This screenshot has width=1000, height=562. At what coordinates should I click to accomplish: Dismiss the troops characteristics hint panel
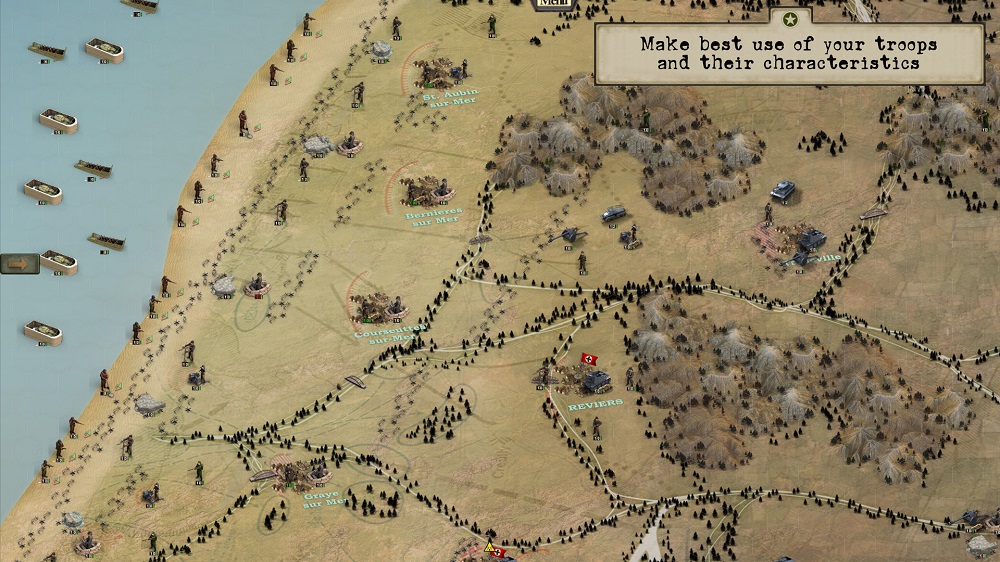(789, 54)
